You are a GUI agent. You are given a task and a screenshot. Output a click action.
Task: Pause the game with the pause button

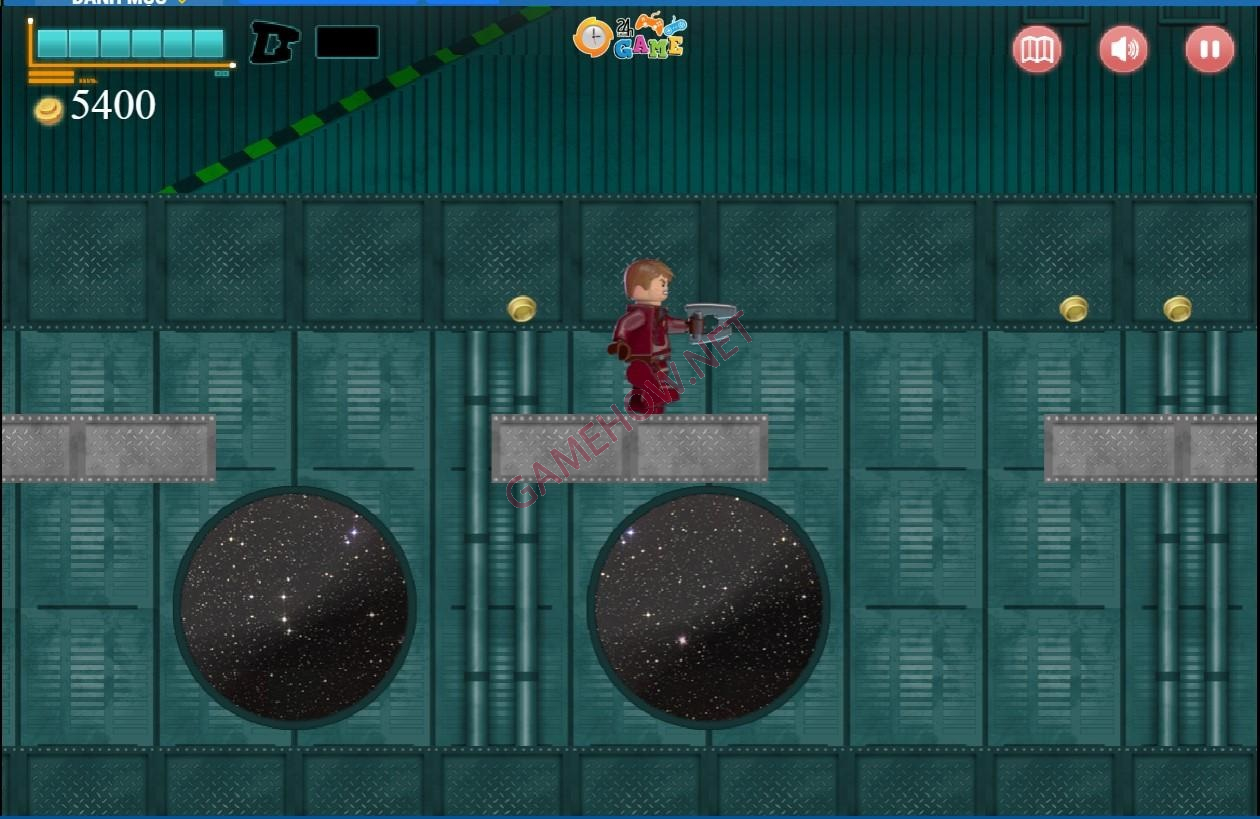1209,50
